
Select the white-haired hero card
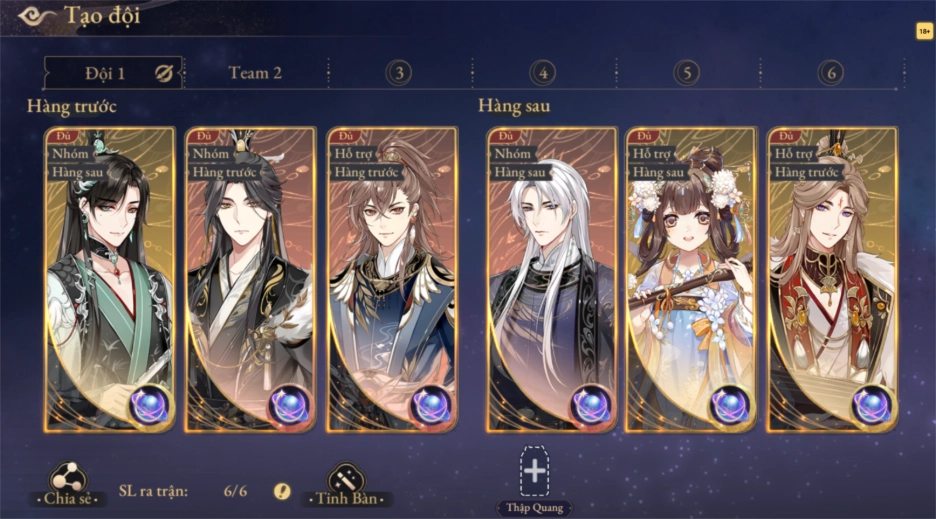tap(551, 280)
